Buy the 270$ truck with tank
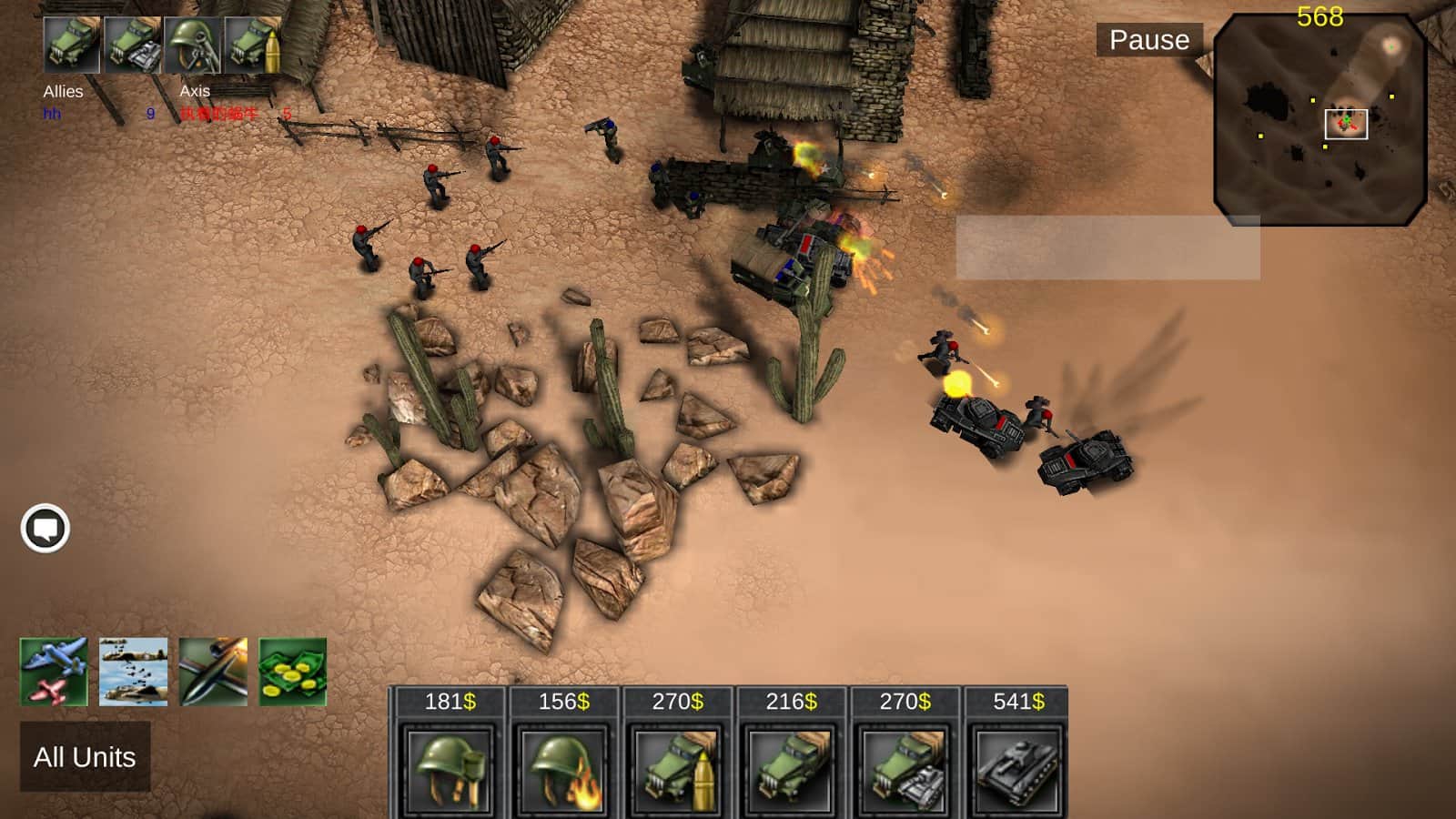The width and height of the screenshot is (1456, 819). click(905, 769)
